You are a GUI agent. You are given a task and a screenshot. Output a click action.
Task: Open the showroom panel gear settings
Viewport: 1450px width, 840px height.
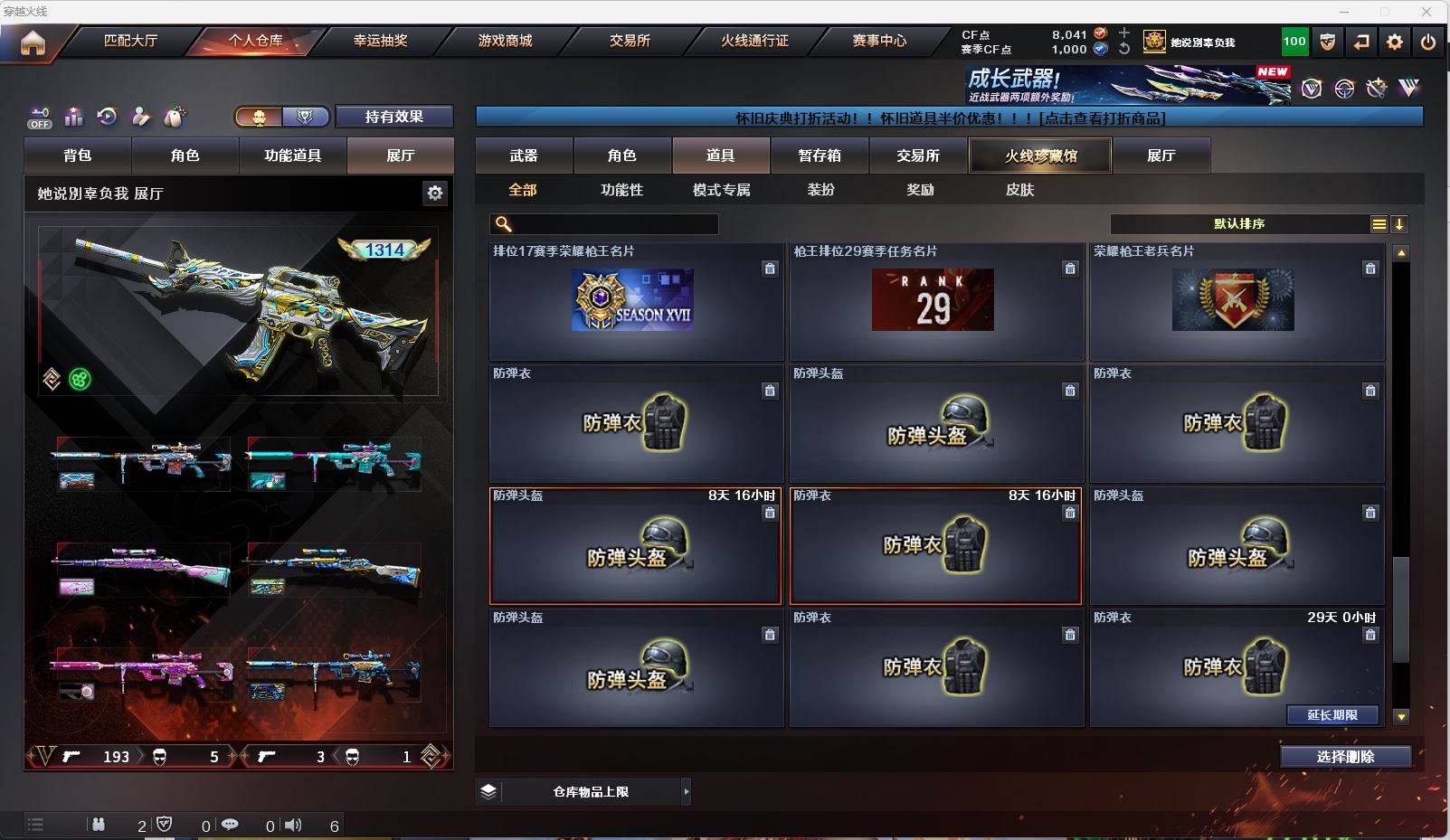[435, 193]
